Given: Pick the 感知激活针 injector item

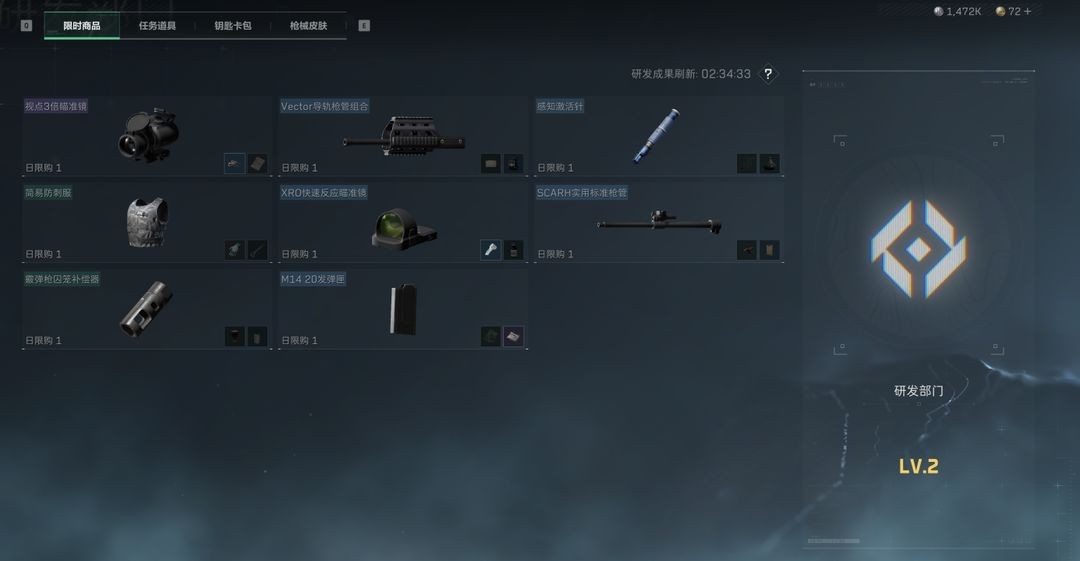Looking at the screenshot, I should pyautogui.click(x=657, y=136).
